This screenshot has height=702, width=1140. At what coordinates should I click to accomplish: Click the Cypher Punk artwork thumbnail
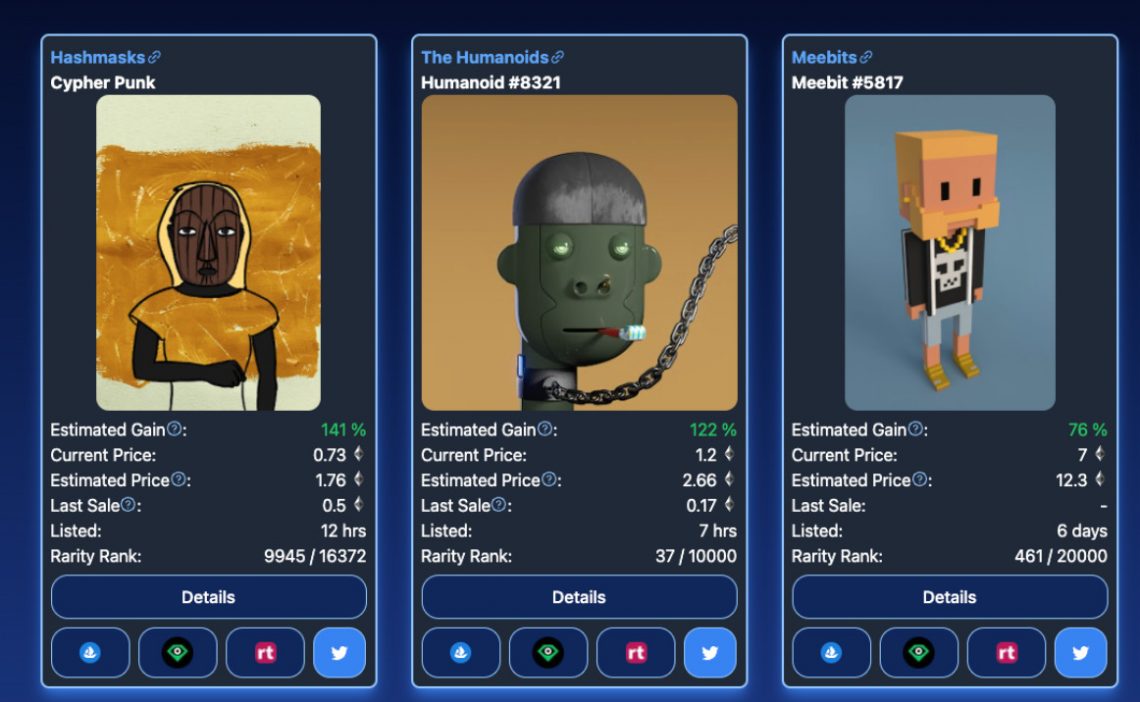point(208,252)
